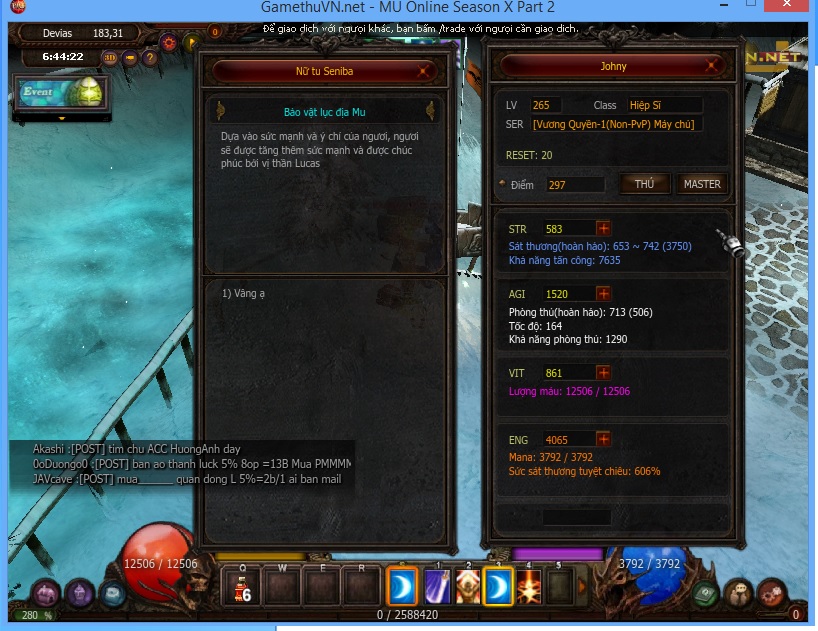
Task: Activate the winged figure skill in slot 2
Action: (467, 586)
